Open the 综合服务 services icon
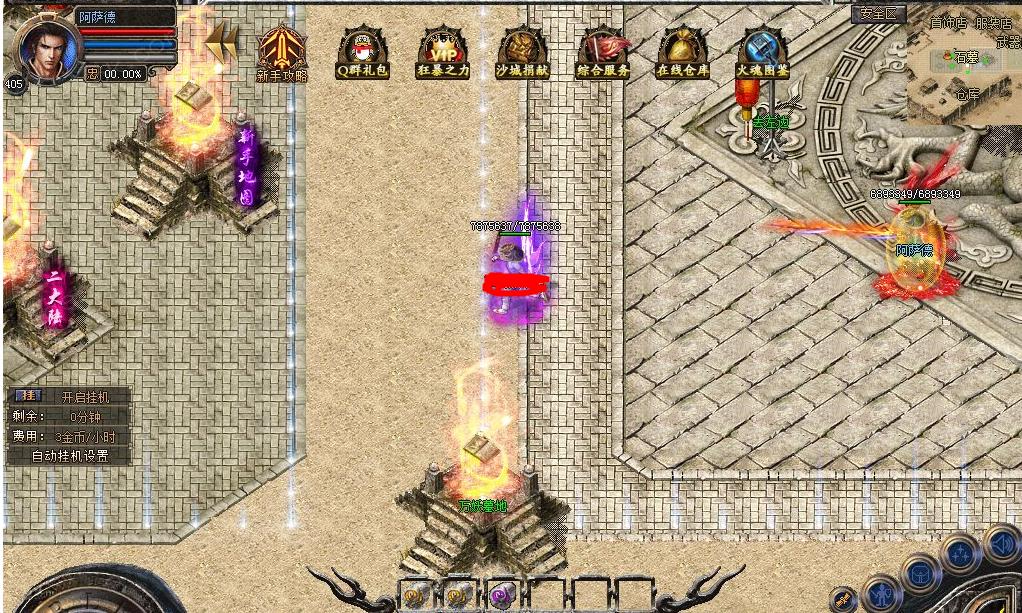Viewport: 1022px width, 613px height. 603,52
